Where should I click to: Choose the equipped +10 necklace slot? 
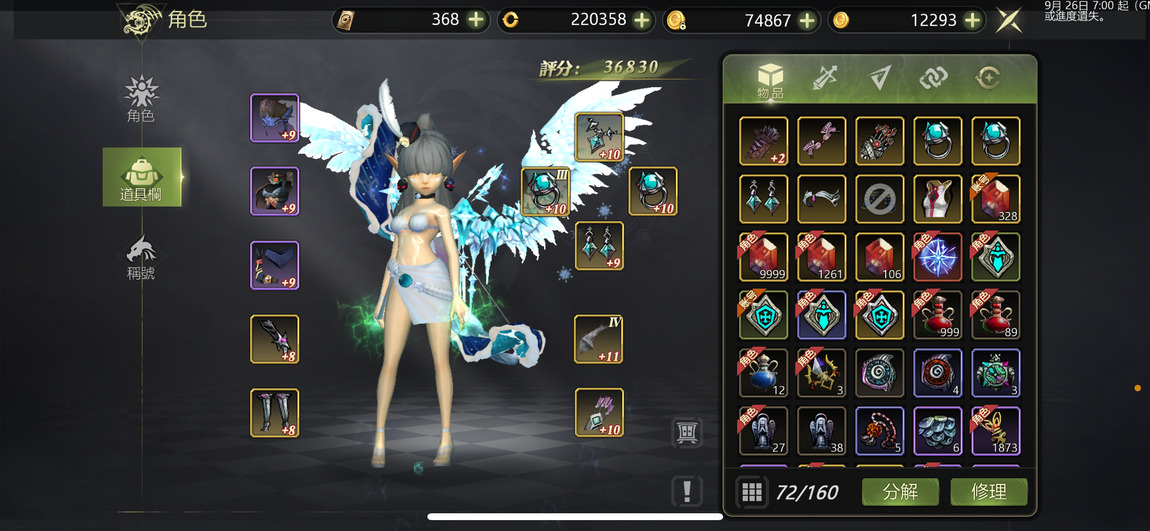(x=599, y=138)
